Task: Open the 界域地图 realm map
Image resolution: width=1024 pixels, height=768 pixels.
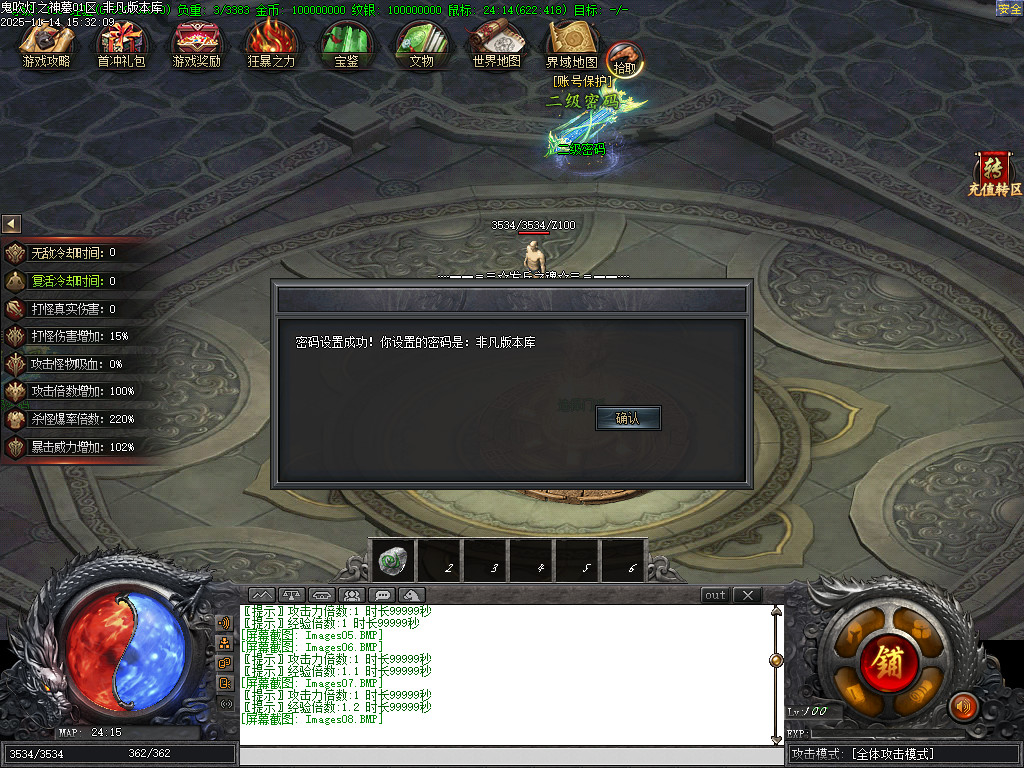Action: [x=571, y=45]
